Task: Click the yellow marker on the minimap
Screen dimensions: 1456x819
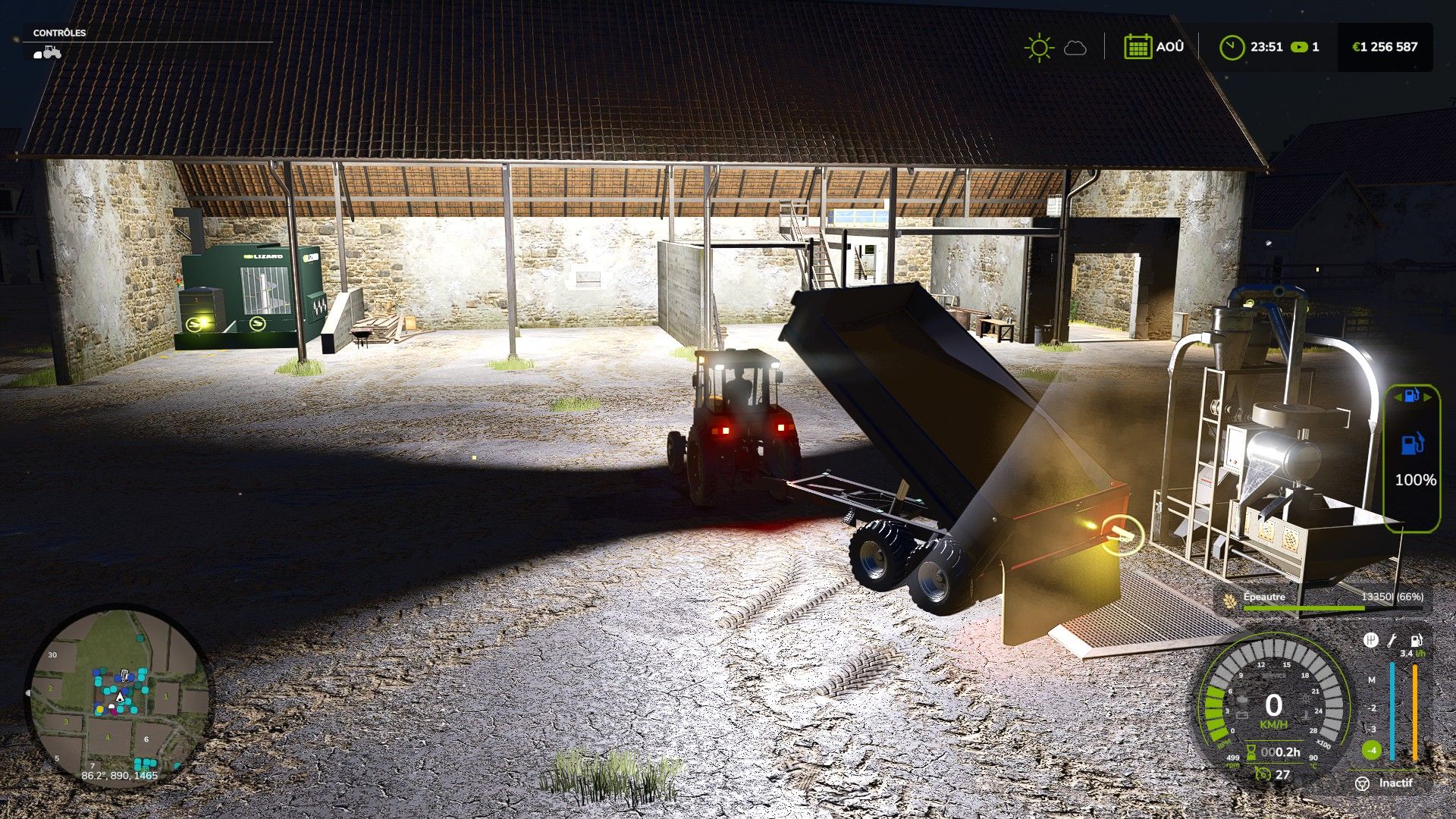Action: [99, 709]
